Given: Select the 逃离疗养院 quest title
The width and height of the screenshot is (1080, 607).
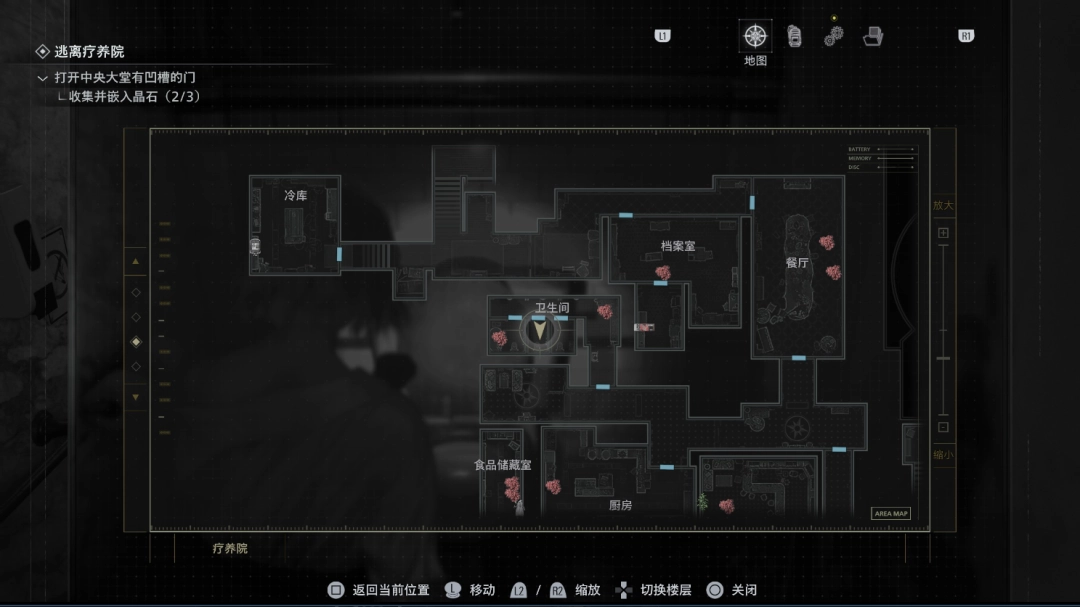Looking at the screenshot, I should point(89,52).
